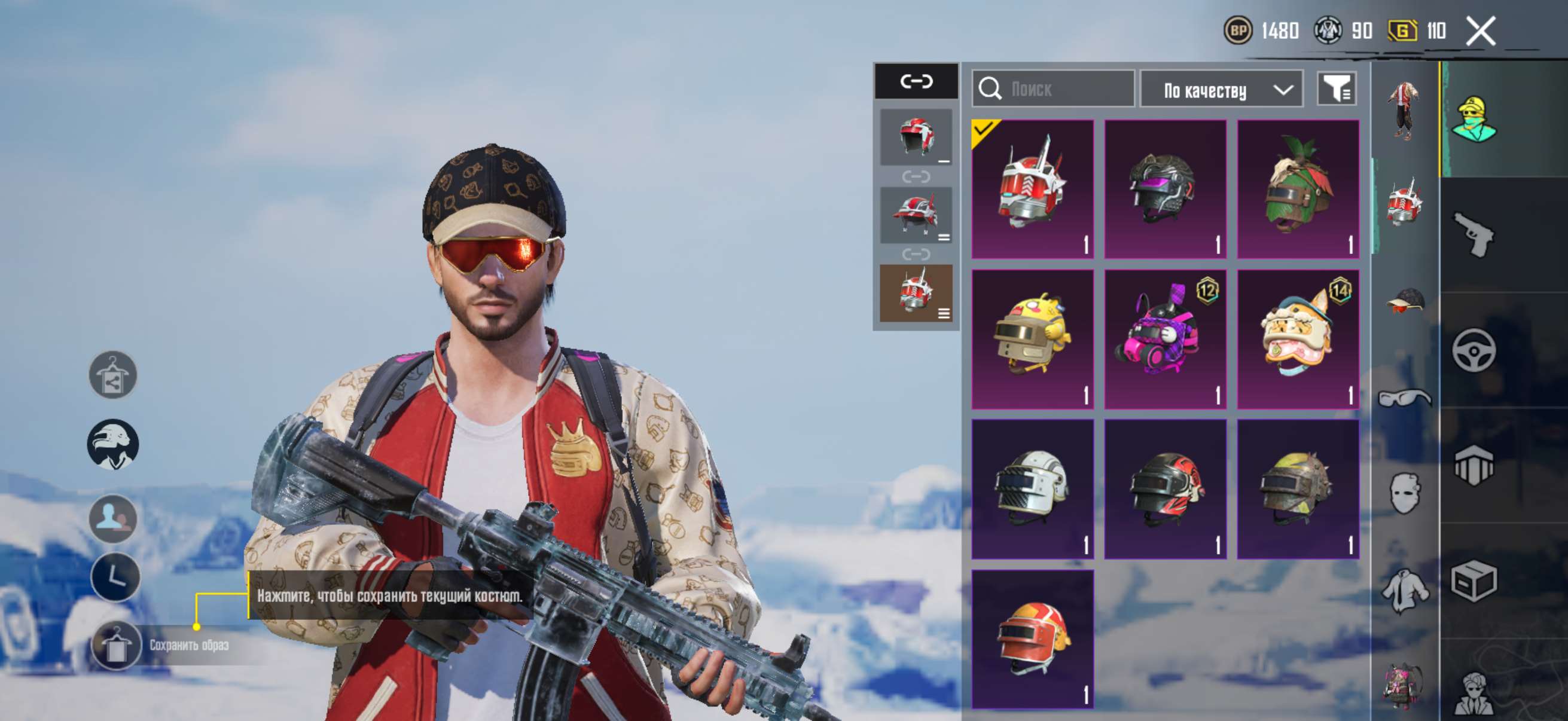Viewport: 1568px width, 721px height.
Task: Click the Поиск search field
Action: (1054, 90)
